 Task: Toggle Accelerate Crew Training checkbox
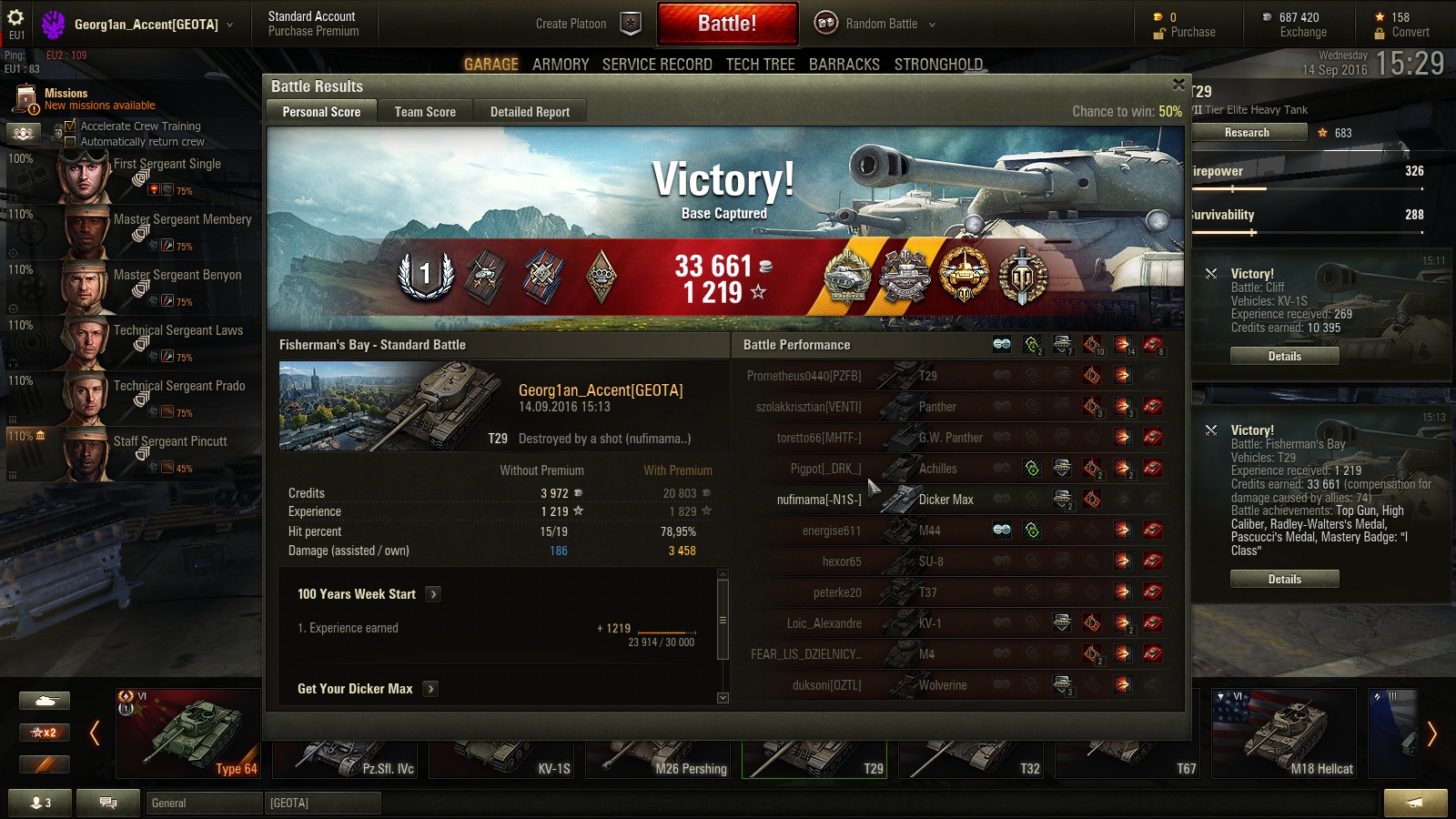[70, 126]
